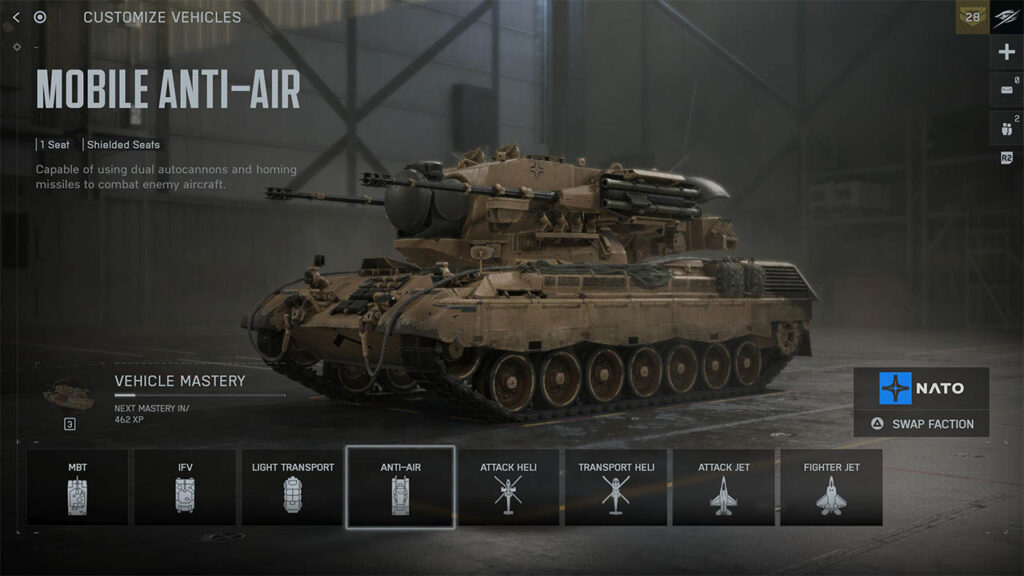Open the Attack Heli category
1024x576 pixels.
[x=508, y=487]
